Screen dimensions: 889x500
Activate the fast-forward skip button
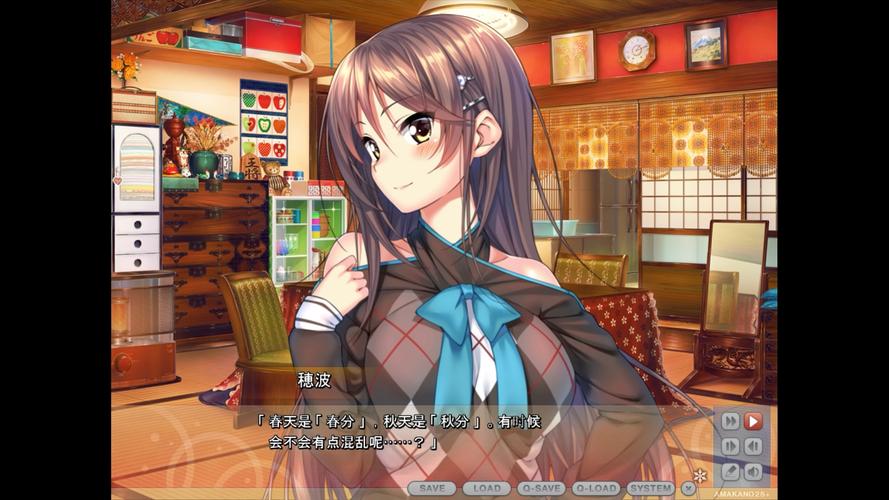[730, 421]
